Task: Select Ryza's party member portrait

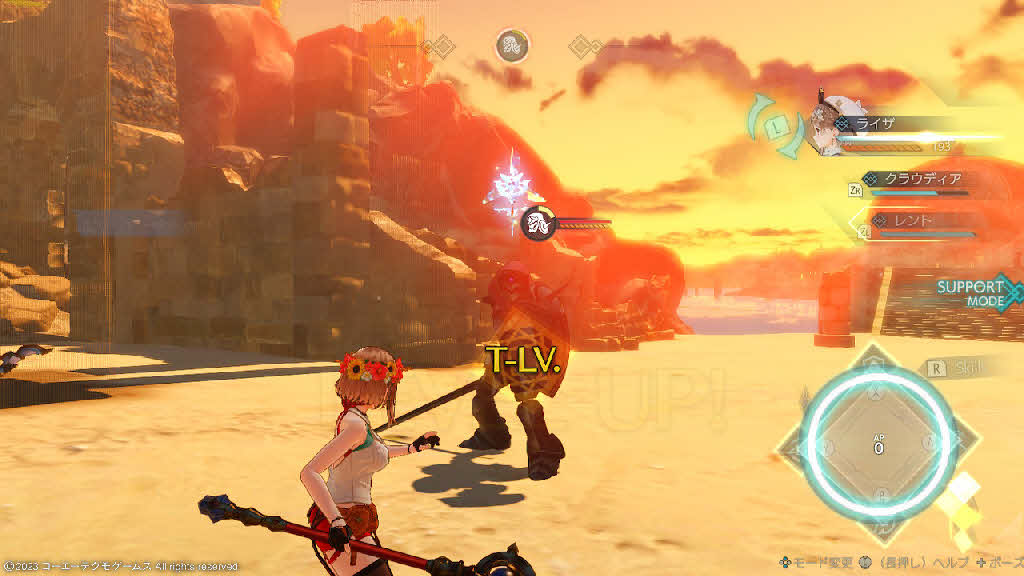Action: (x=836, y=127)
